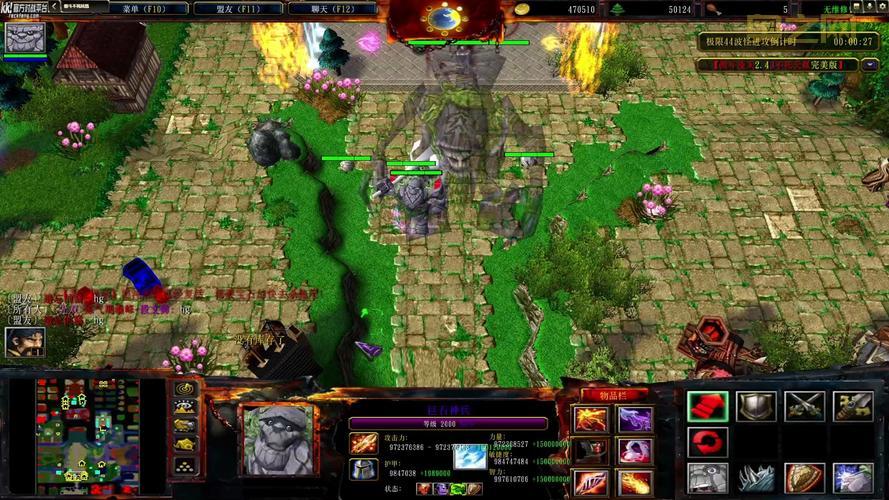The width and height of the screenshot is (889, 500).
Task: Select the hero icon under the logo
Action: [24, 38]
